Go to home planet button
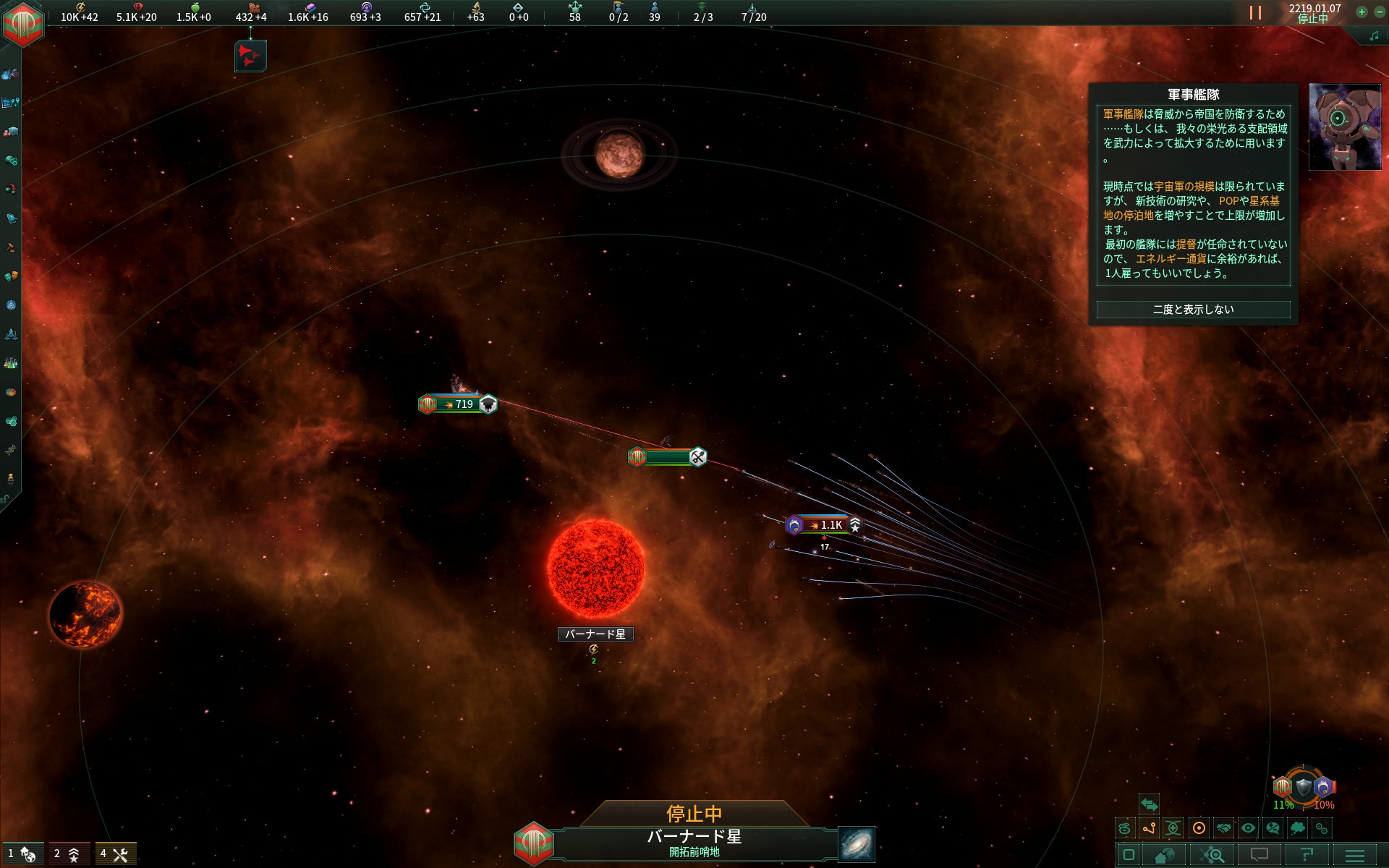 click(1164, 856)
